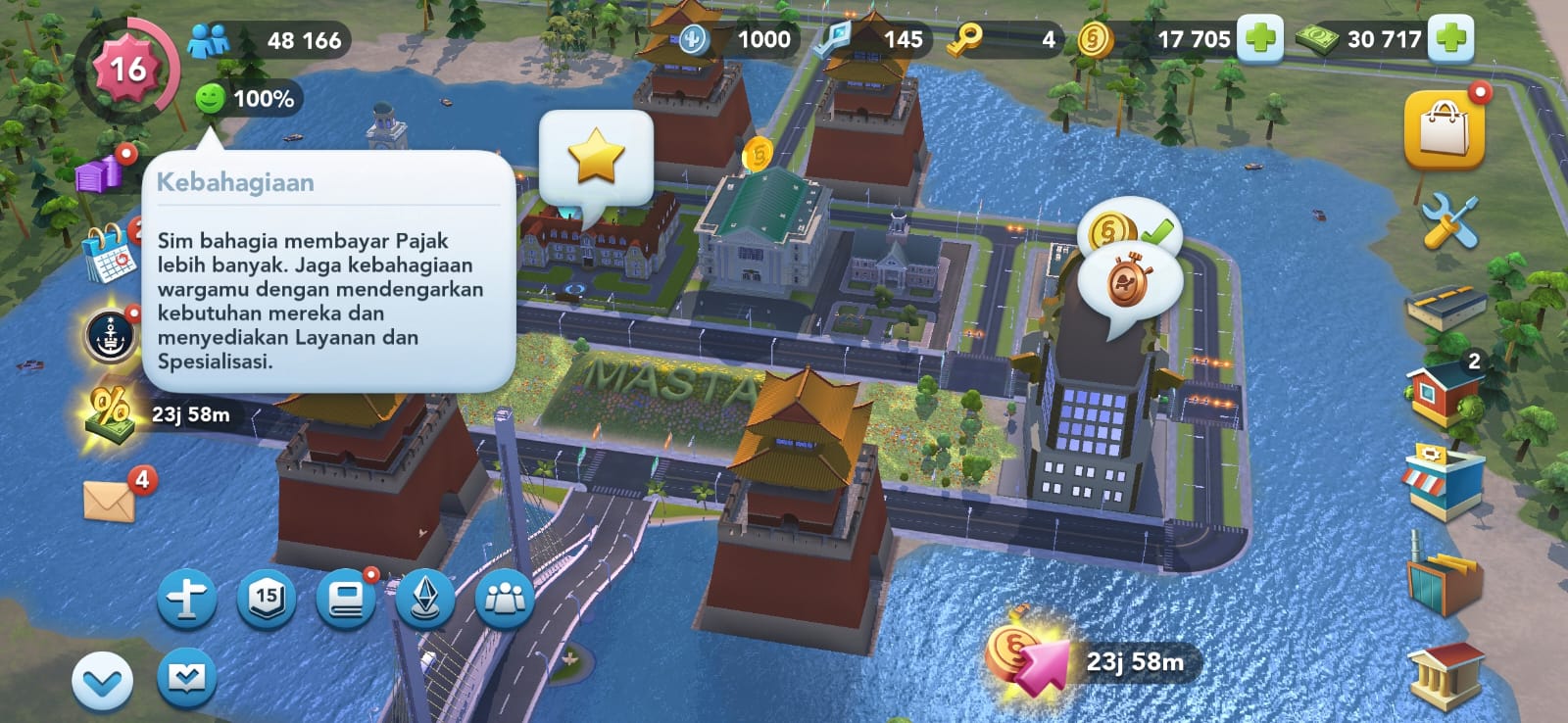Open the percent discount cash offer

[x=111, y=413]
